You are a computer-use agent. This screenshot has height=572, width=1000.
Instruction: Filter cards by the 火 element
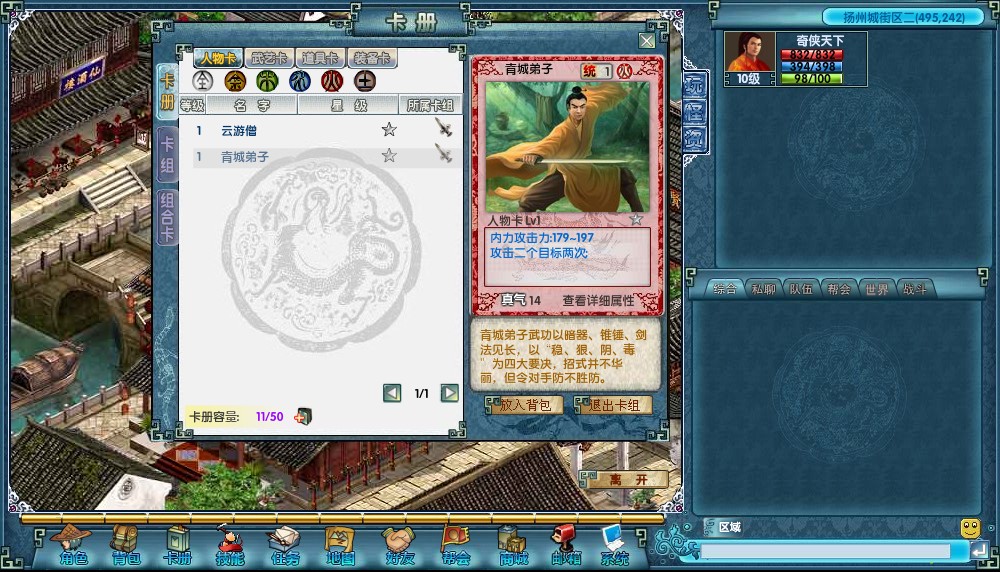coord(331,81)
